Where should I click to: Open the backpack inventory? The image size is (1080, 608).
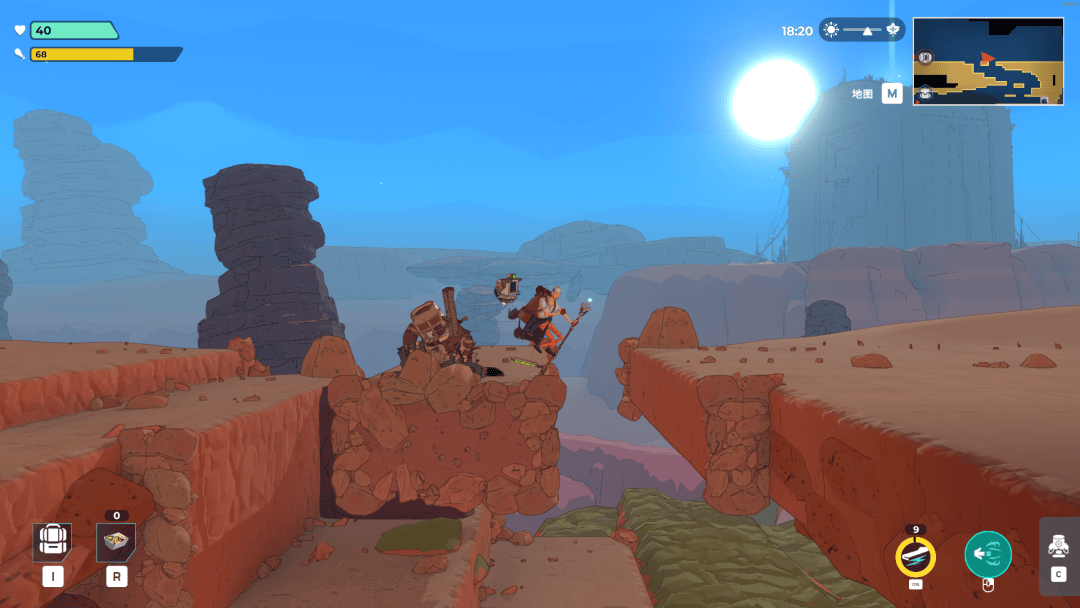tap(51, 541)
